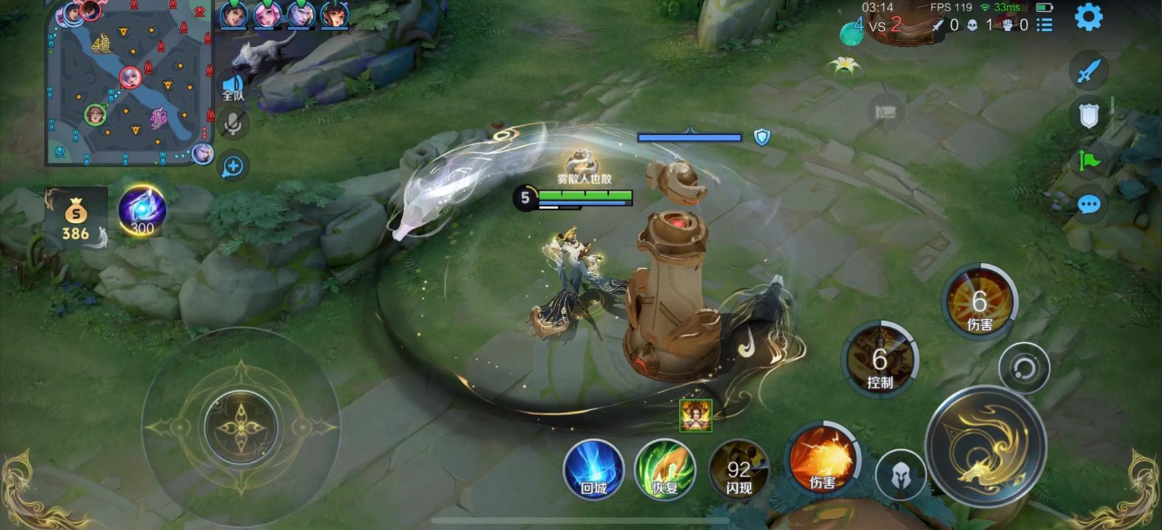
Task: Send the green flag gather signal
Action: pyautogui.click(x=1089, y=160)
